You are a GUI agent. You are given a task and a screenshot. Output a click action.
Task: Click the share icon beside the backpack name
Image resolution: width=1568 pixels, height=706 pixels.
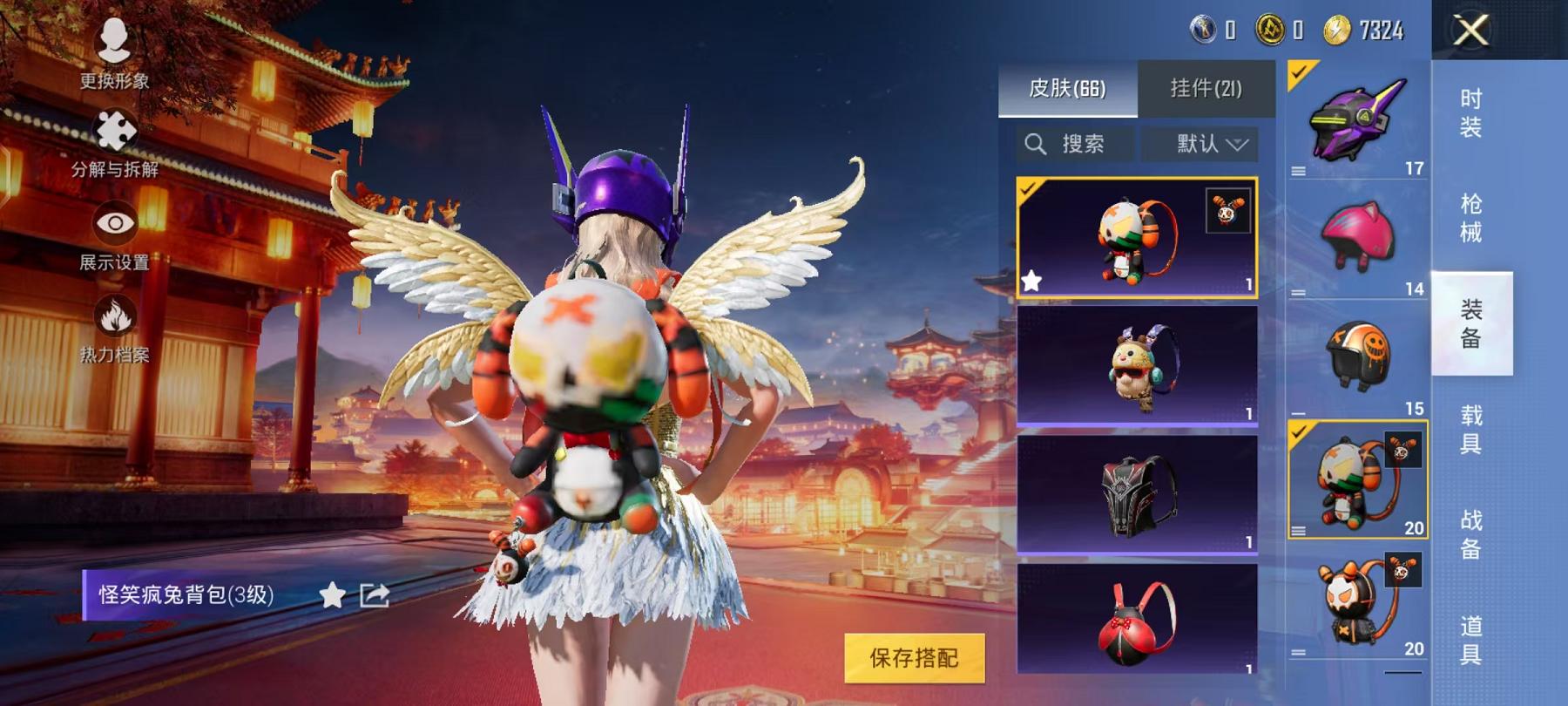pyautogui.click(x=374, y=596)
